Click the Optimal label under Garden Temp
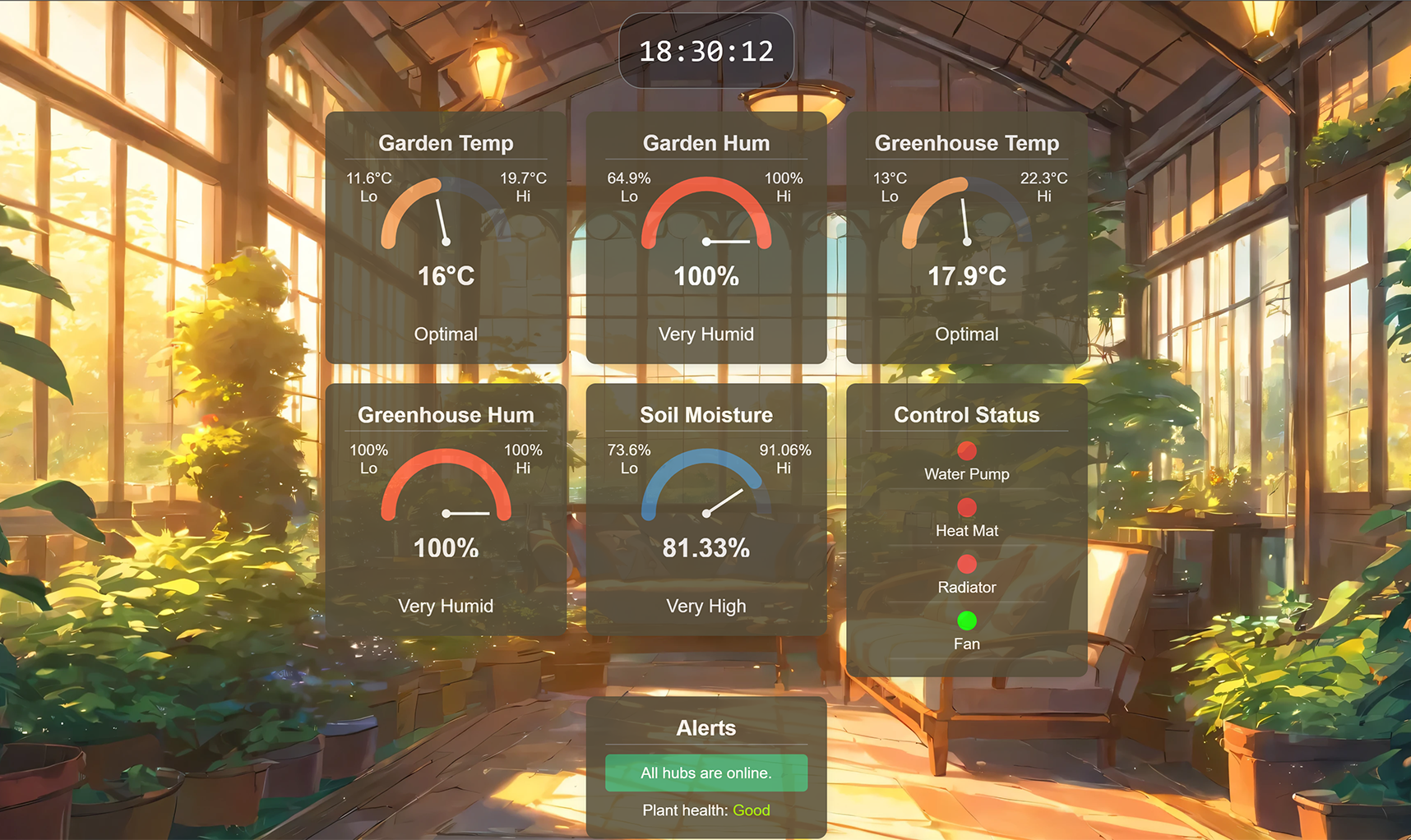Viewport: 1411px width, 840px height. (446, 334)
